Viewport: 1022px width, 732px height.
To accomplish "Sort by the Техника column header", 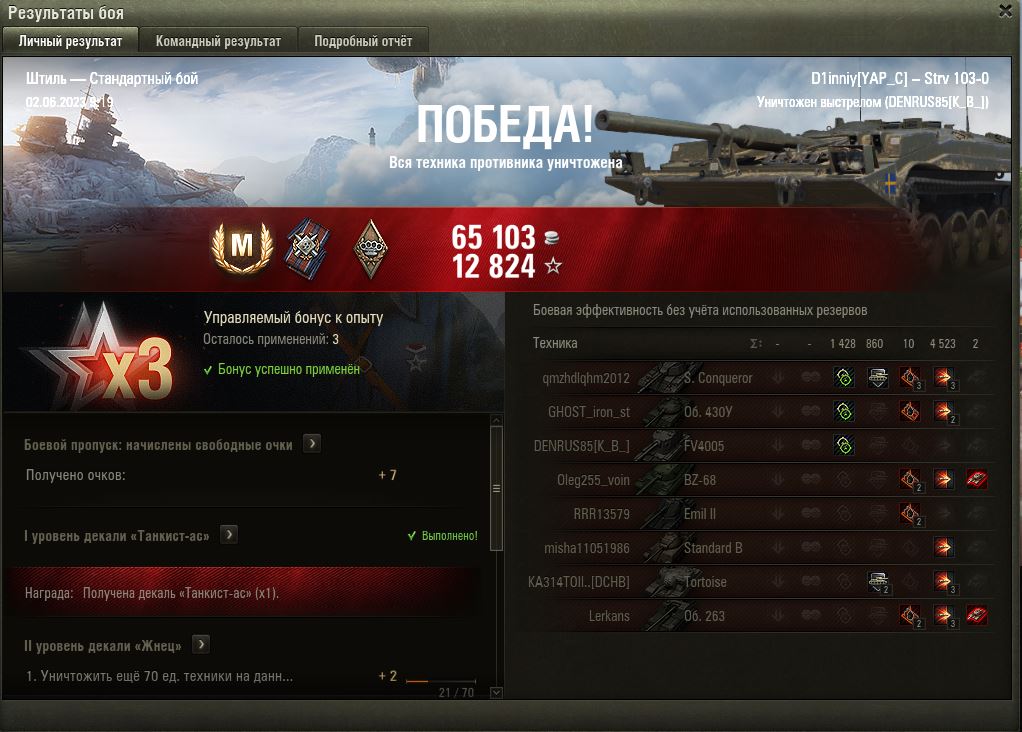I will [x=555, y=343].
